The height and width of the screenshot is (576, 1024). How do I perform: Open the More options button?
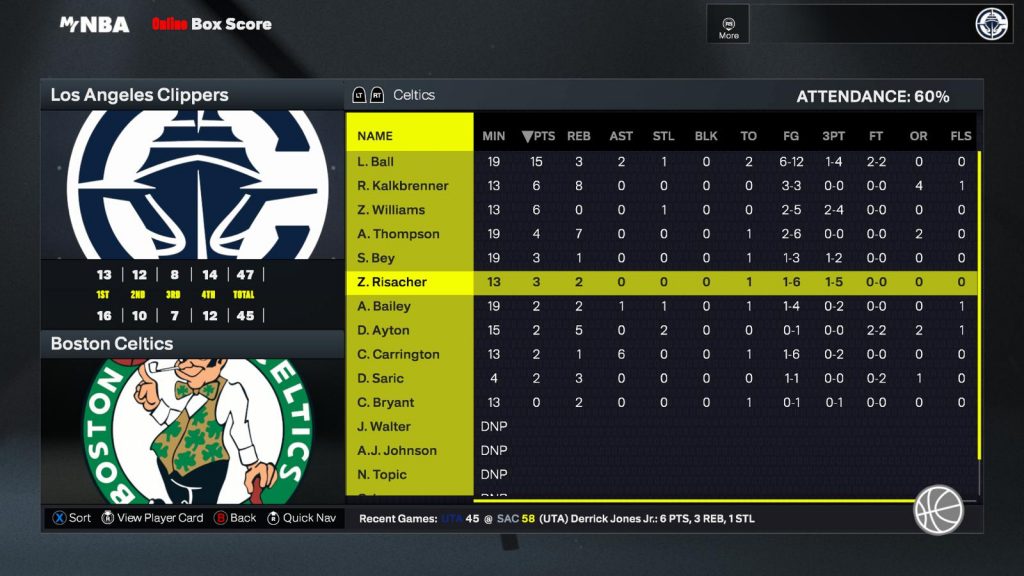click(729, 27)
